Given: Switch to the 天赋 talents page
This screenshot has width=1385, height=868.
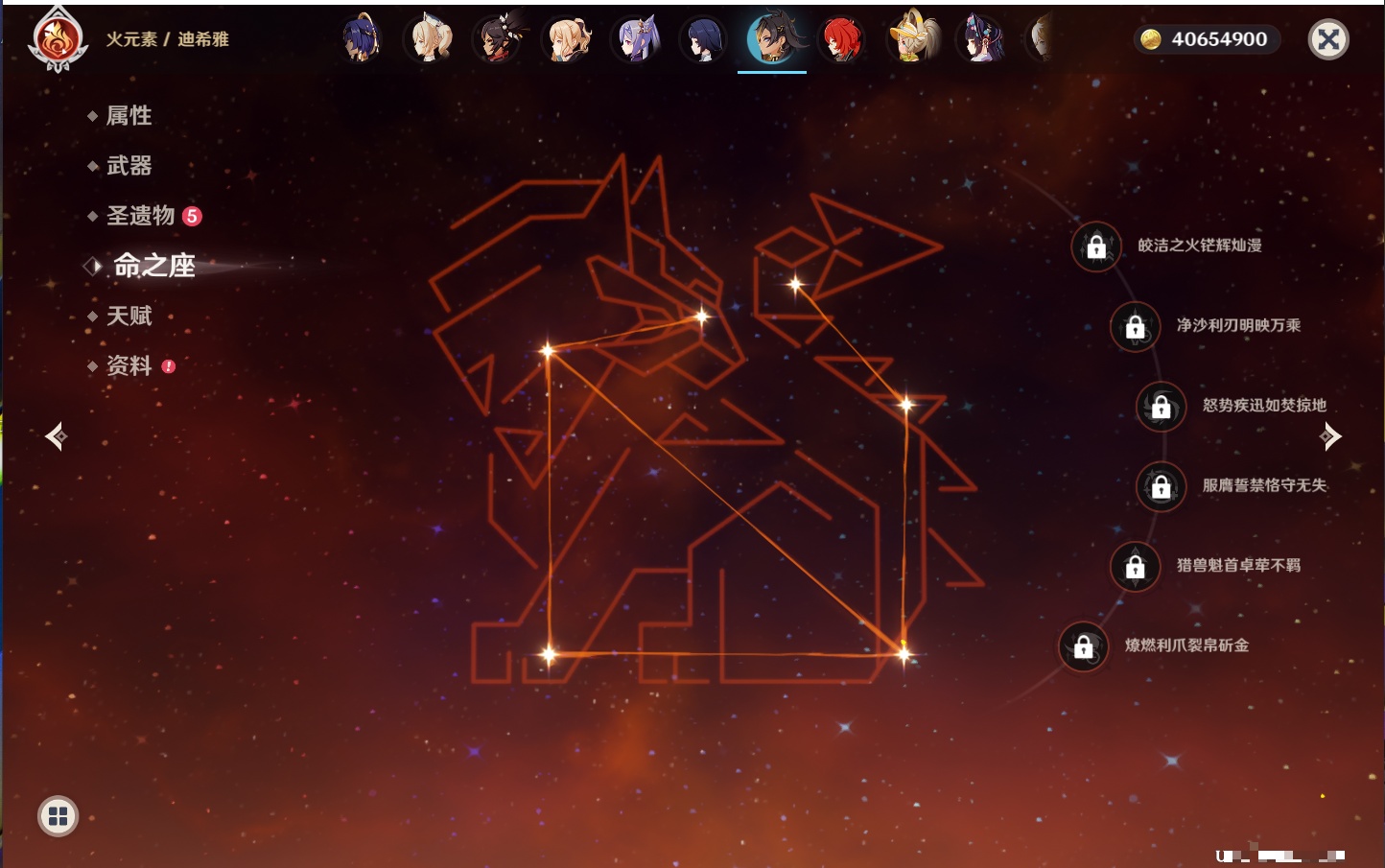Looking at the screenshot, I should click(x=129, y=316).
